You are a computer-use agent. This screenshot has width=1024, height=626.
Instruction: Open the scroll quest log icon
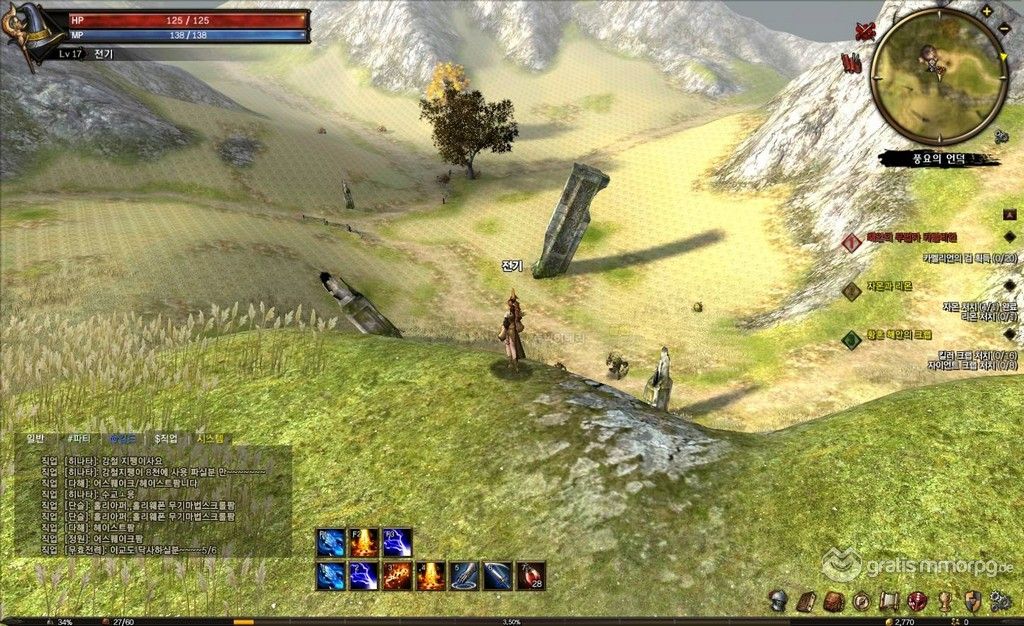coord(888,601)
